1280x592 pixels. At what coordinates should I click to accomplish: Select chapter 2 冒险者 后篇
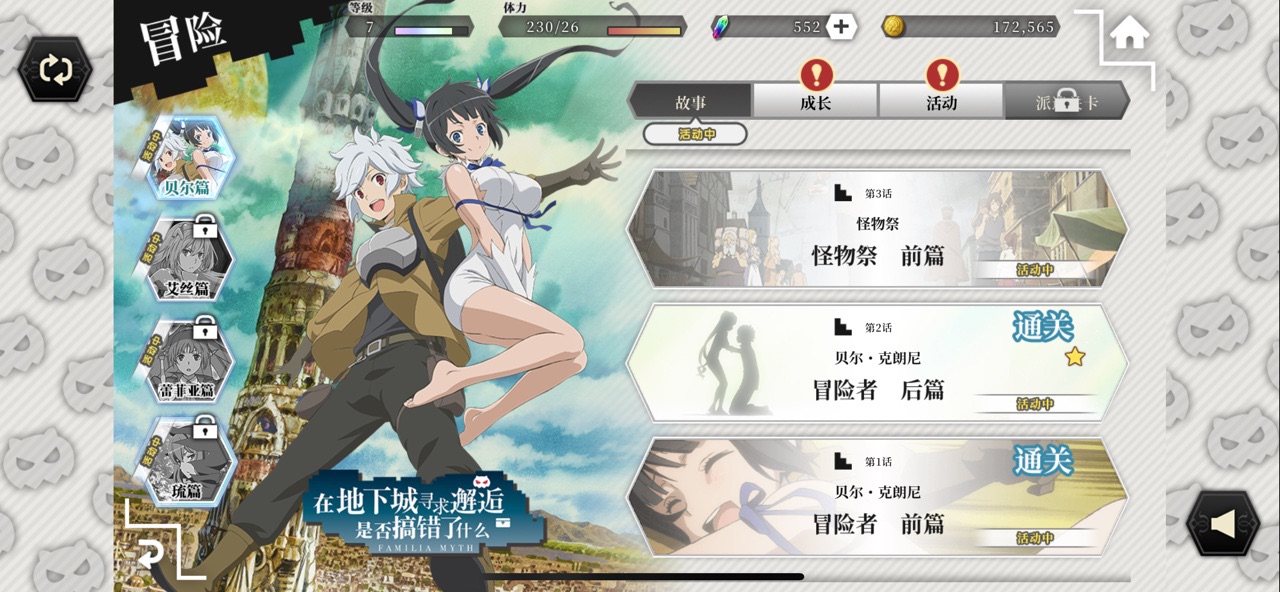[878, 364]
